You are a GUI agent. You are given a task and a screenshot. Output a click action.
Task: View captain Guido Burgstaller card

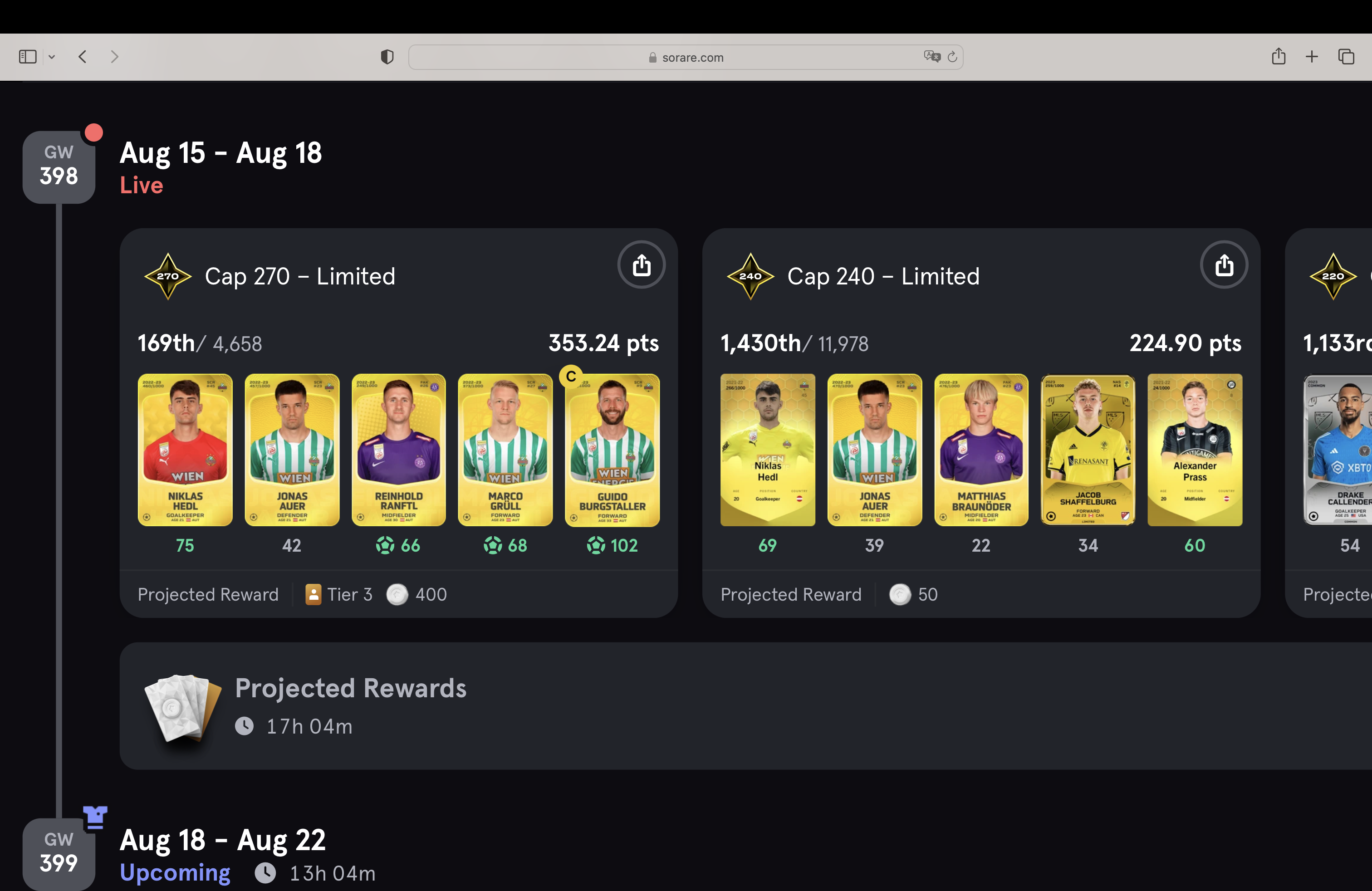[x=612, y=450]
